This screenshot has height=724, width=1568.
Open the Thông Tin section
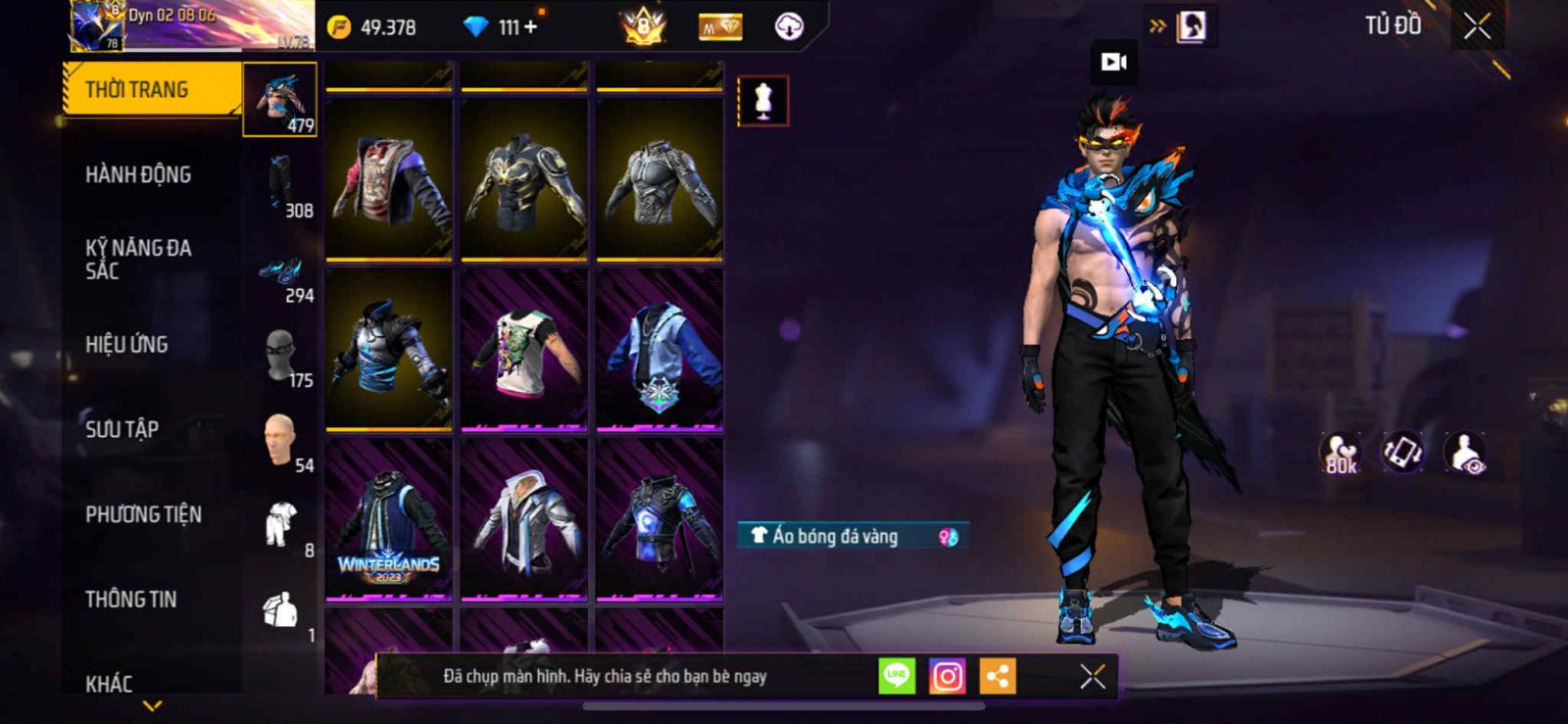tap(130, 600)
